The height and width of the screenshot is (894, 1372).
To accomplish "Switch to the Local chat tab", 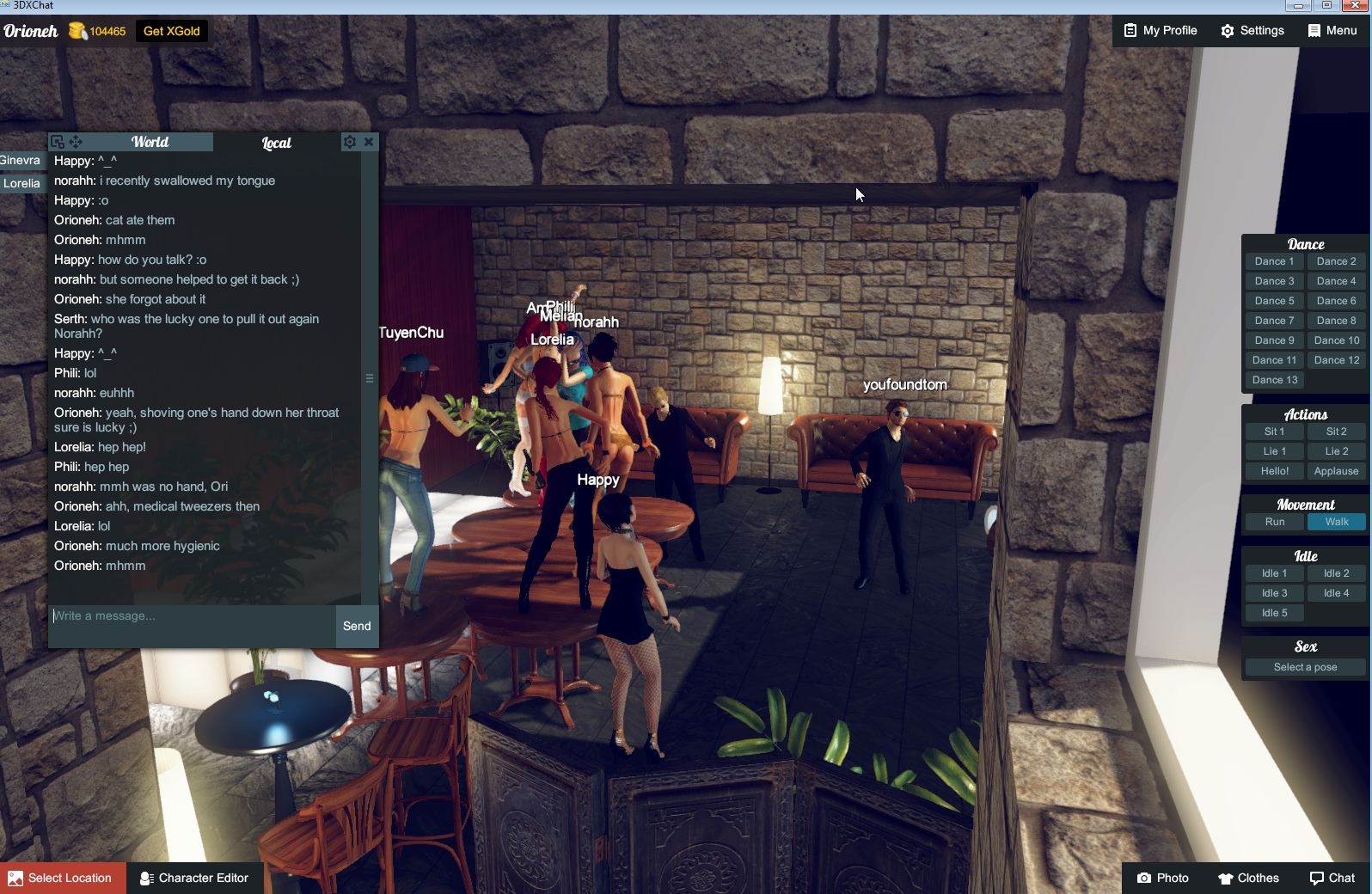I will [x=277, y=143].
